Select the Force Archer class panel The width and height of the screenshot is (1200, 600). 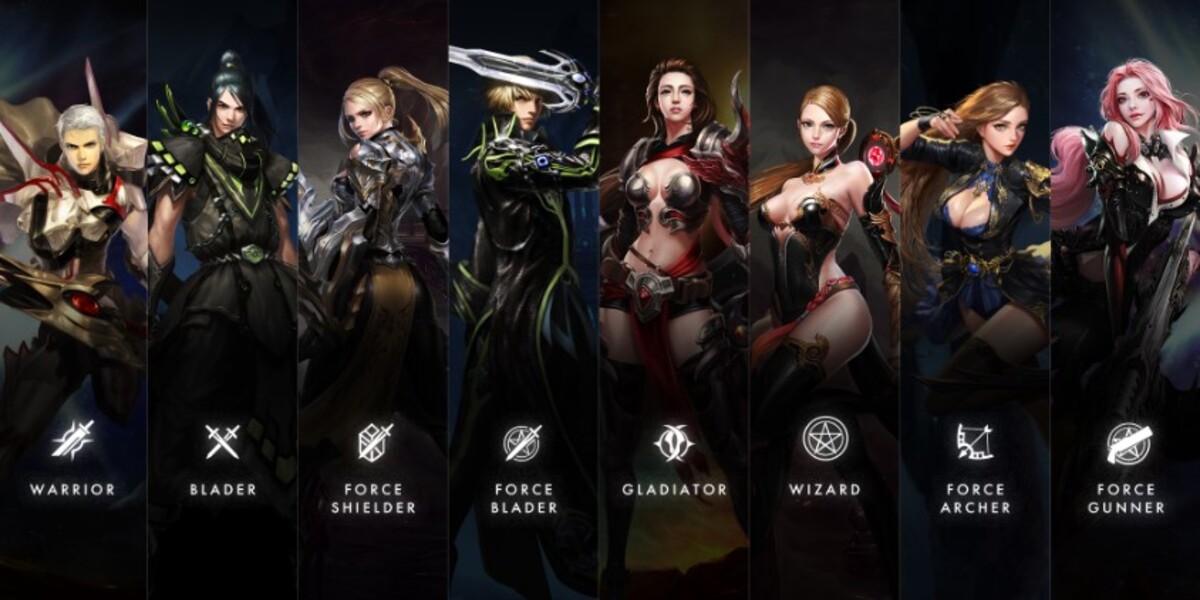(975, 300)
